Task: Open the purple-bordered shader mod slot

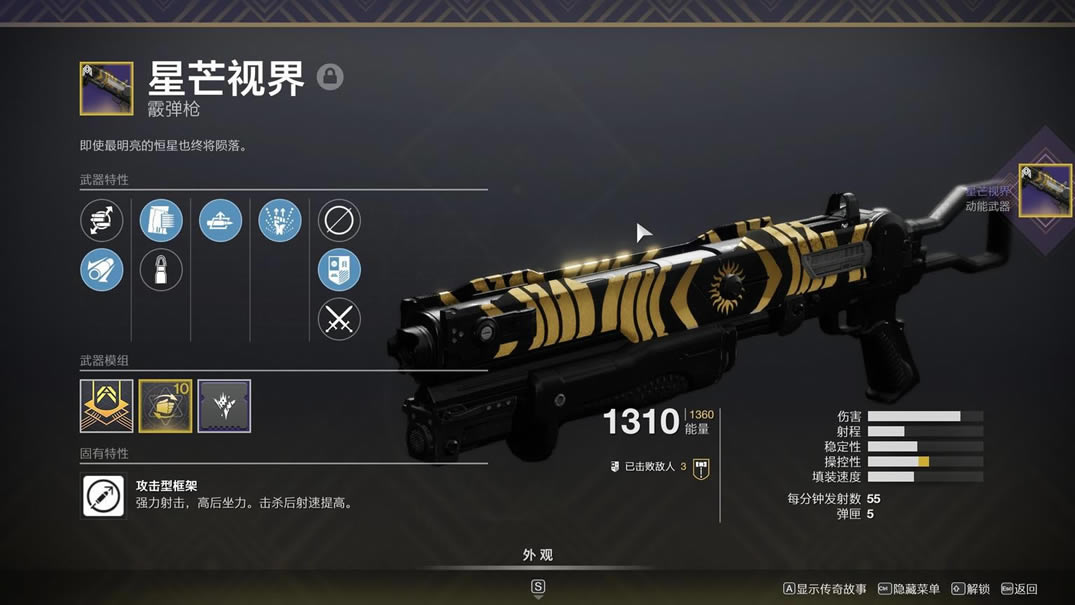Action: [224, 406]
